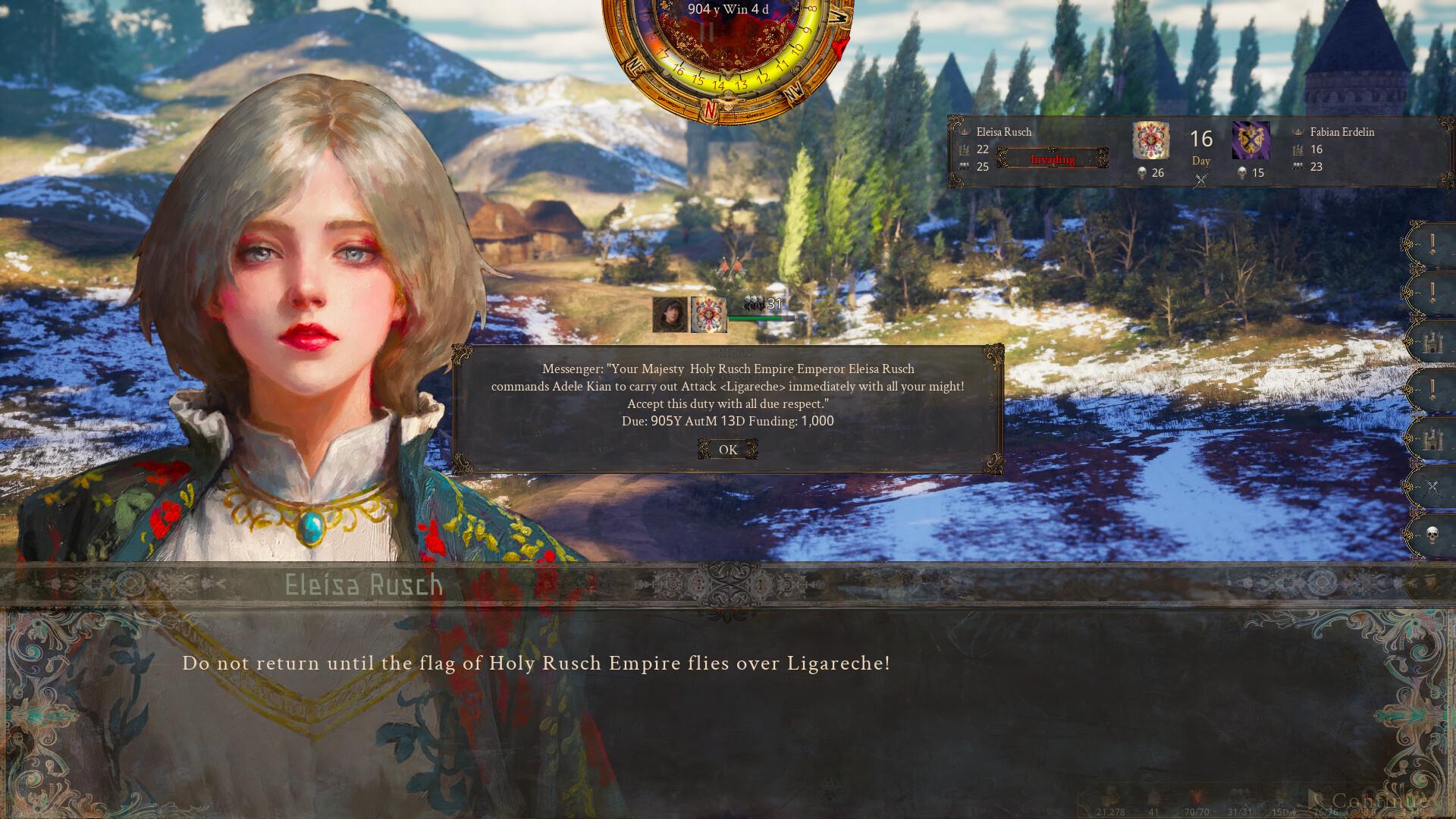Select Fabian Erdelin's purple faction banner
The image size is (1456, 819).
point(1250,141)
